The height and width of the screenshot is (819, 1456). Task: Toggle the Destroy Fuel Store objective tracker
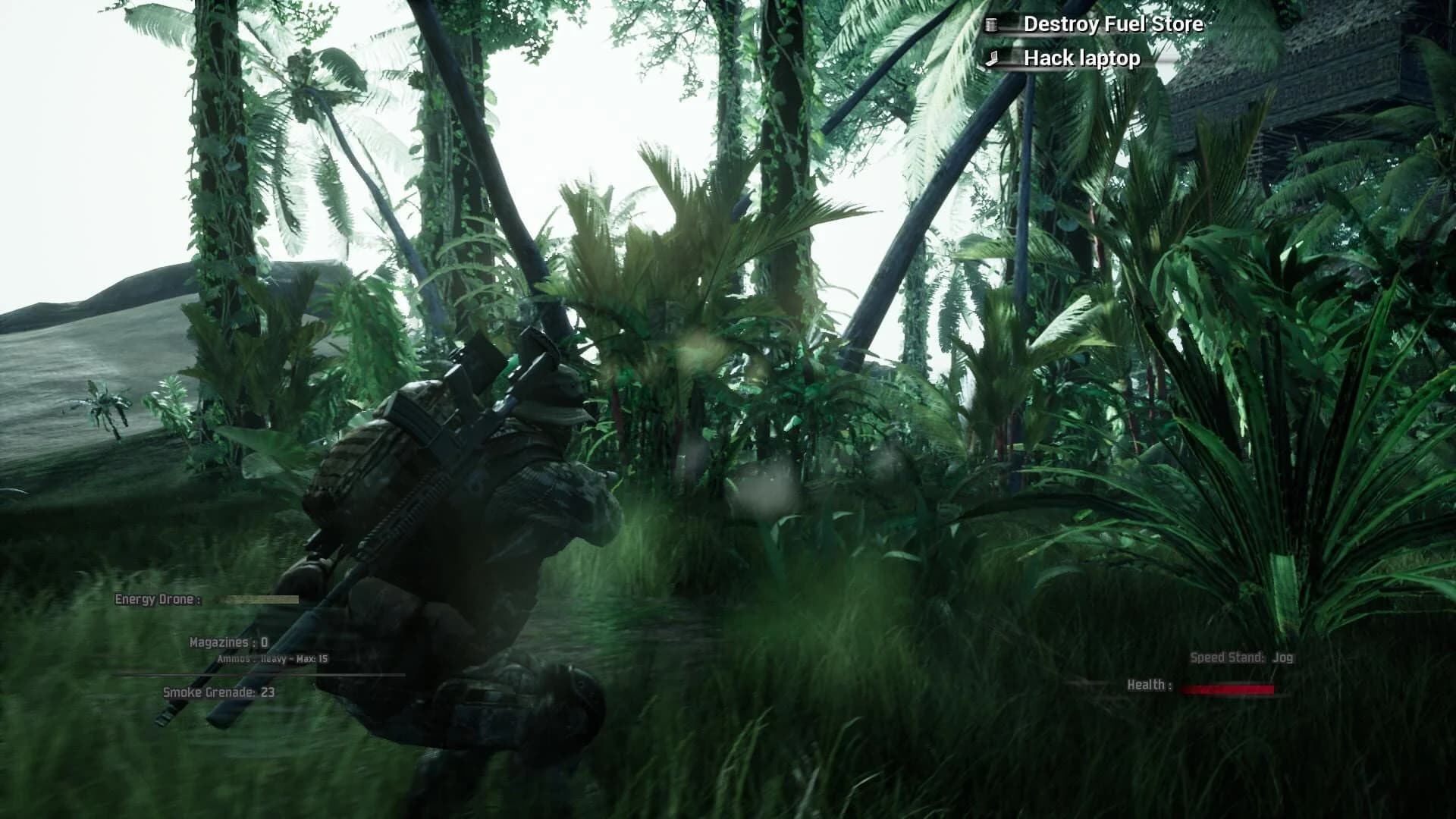[1113, 24]
